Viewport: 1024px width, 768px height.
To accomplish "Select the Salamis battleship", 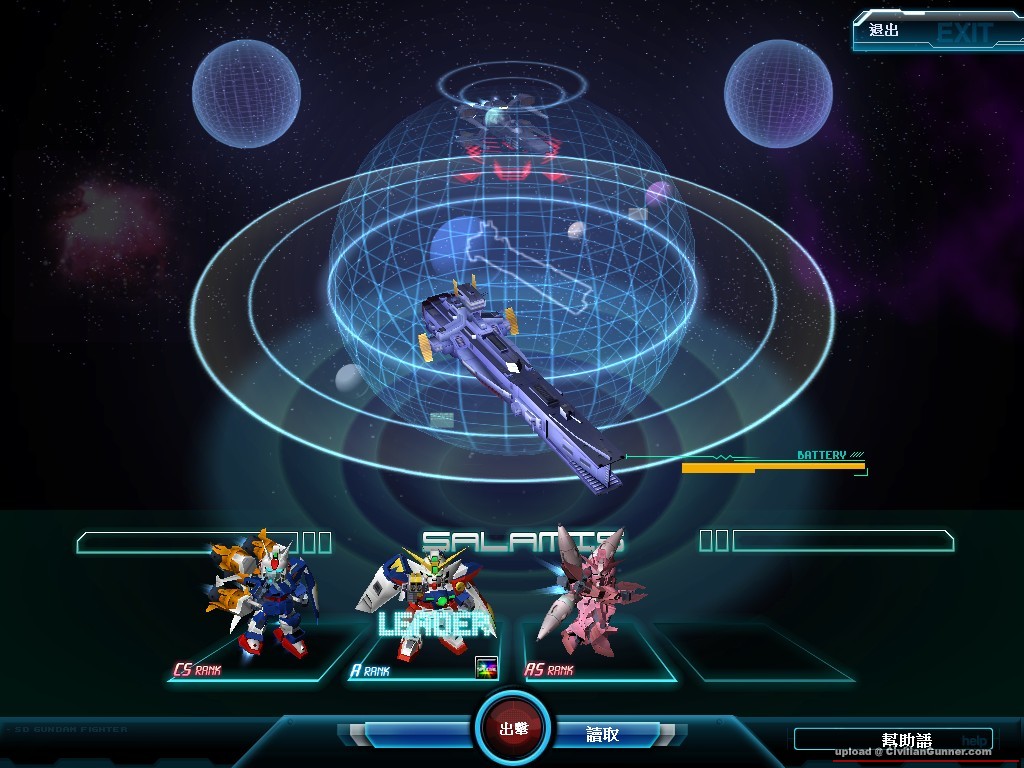I will click(522, 382).
